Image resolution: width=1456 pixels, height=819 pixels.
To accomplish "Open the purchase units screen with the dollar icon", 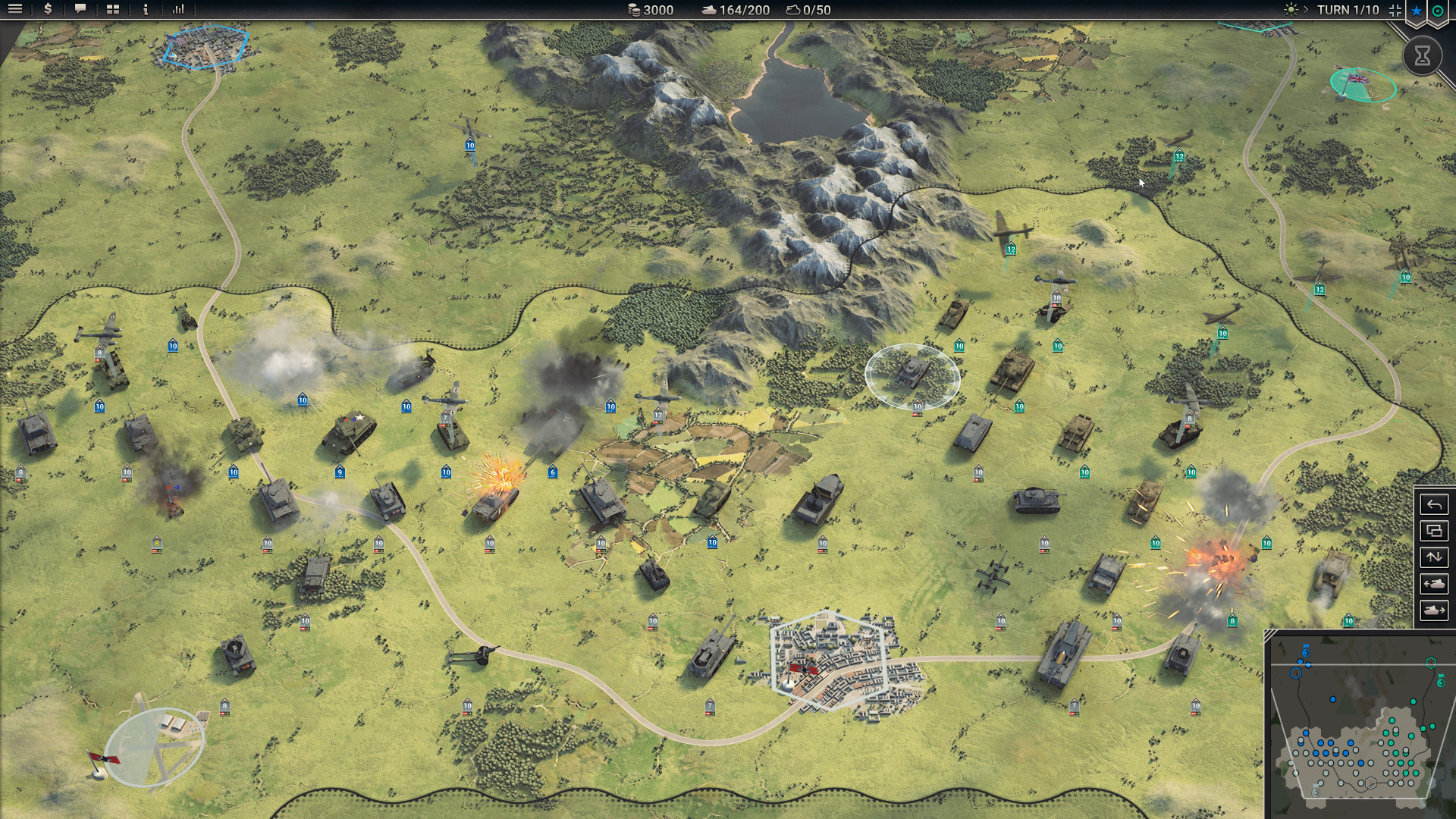I will (47, 10).
